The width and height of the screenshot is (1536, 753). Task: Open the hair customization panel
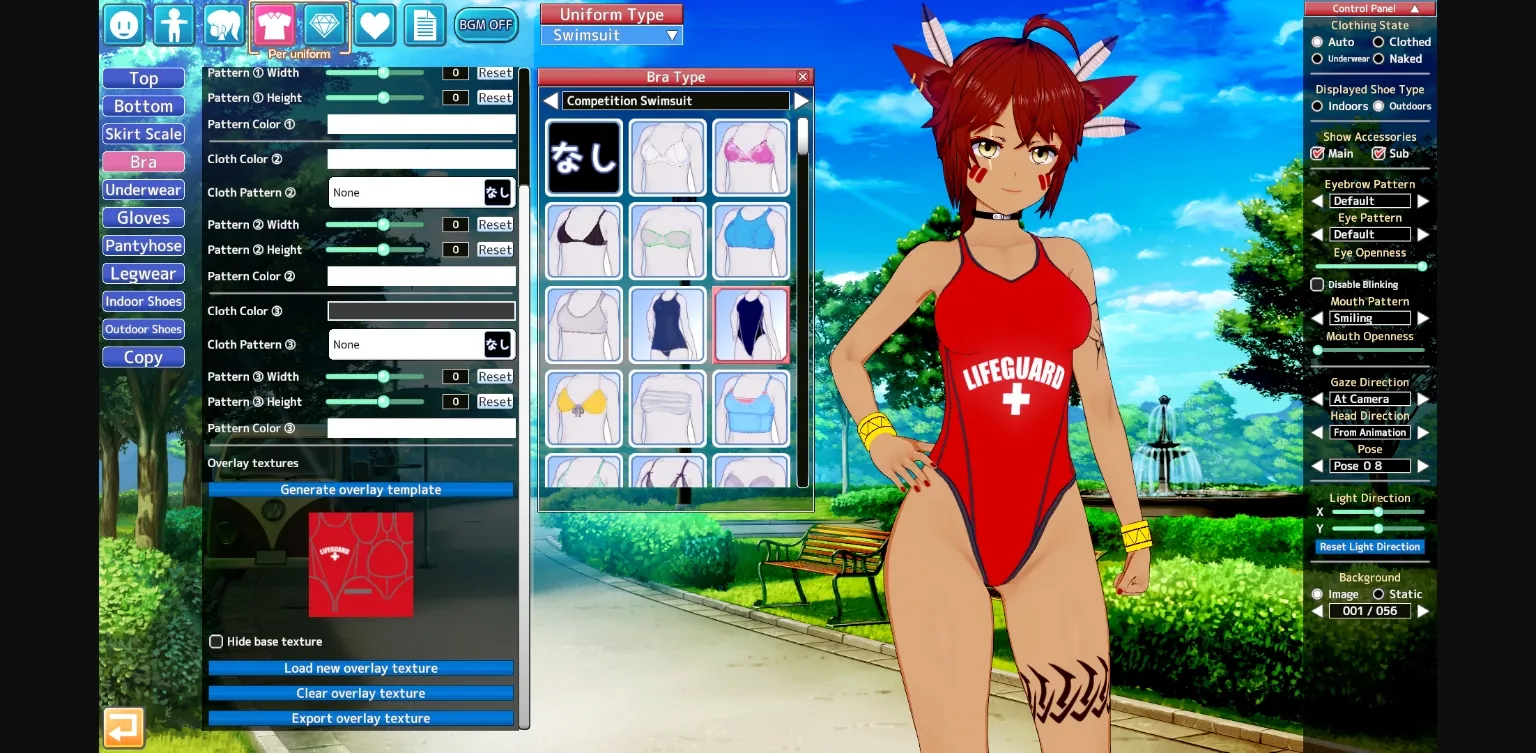[224, 24]
